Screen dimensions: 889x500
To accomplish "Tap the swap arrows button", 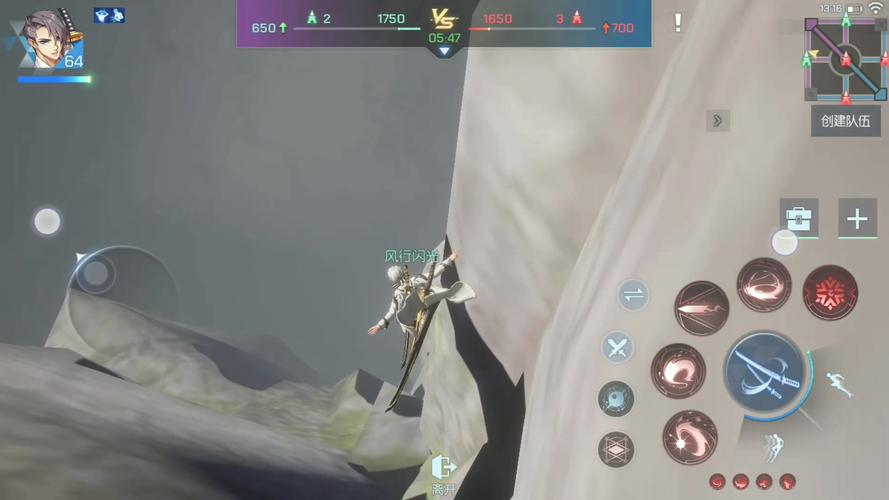I will pos(632,295).
